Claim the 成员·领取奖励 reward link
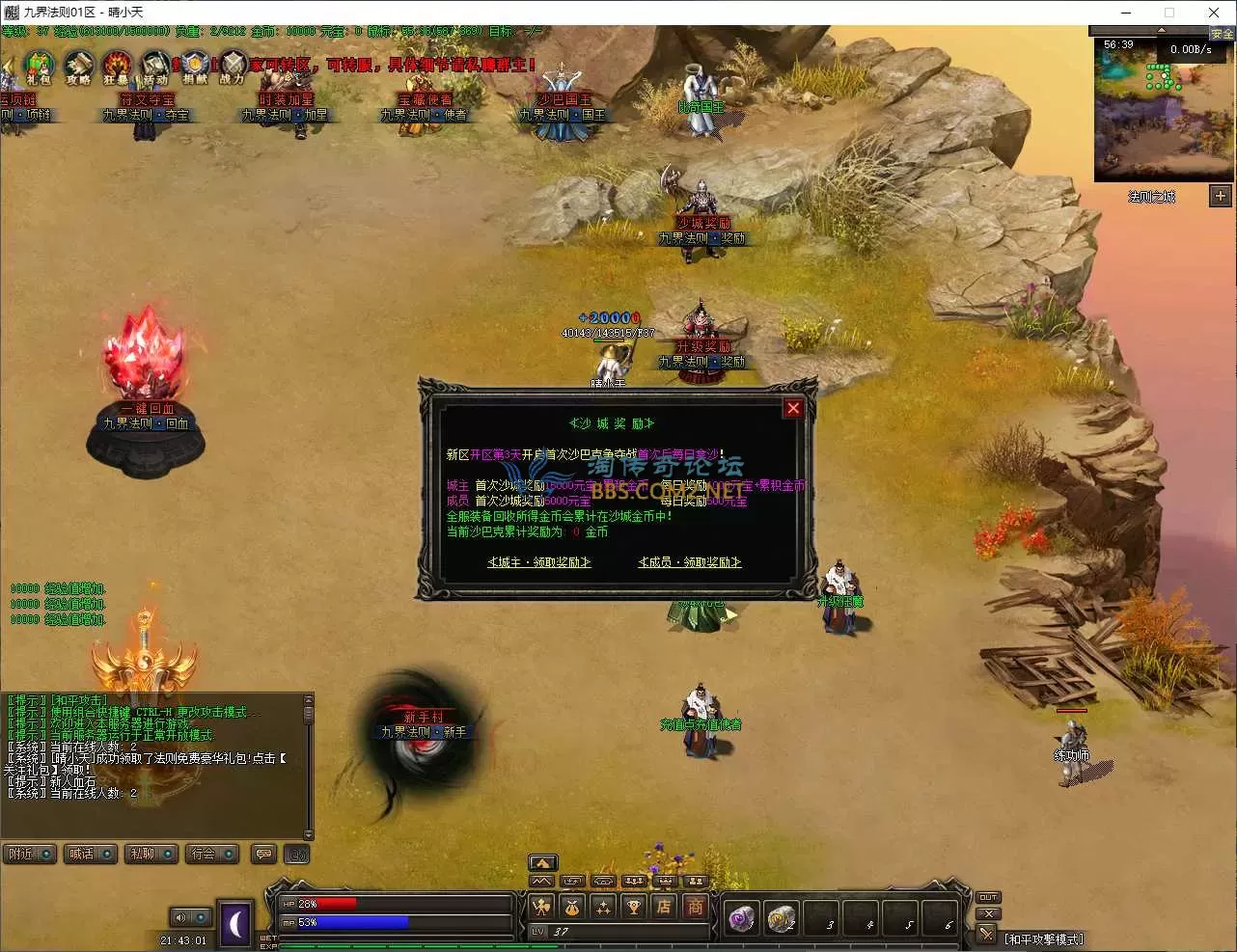Image resolution: width=1237 pixels, height=952 pixels. click(690, 562)
